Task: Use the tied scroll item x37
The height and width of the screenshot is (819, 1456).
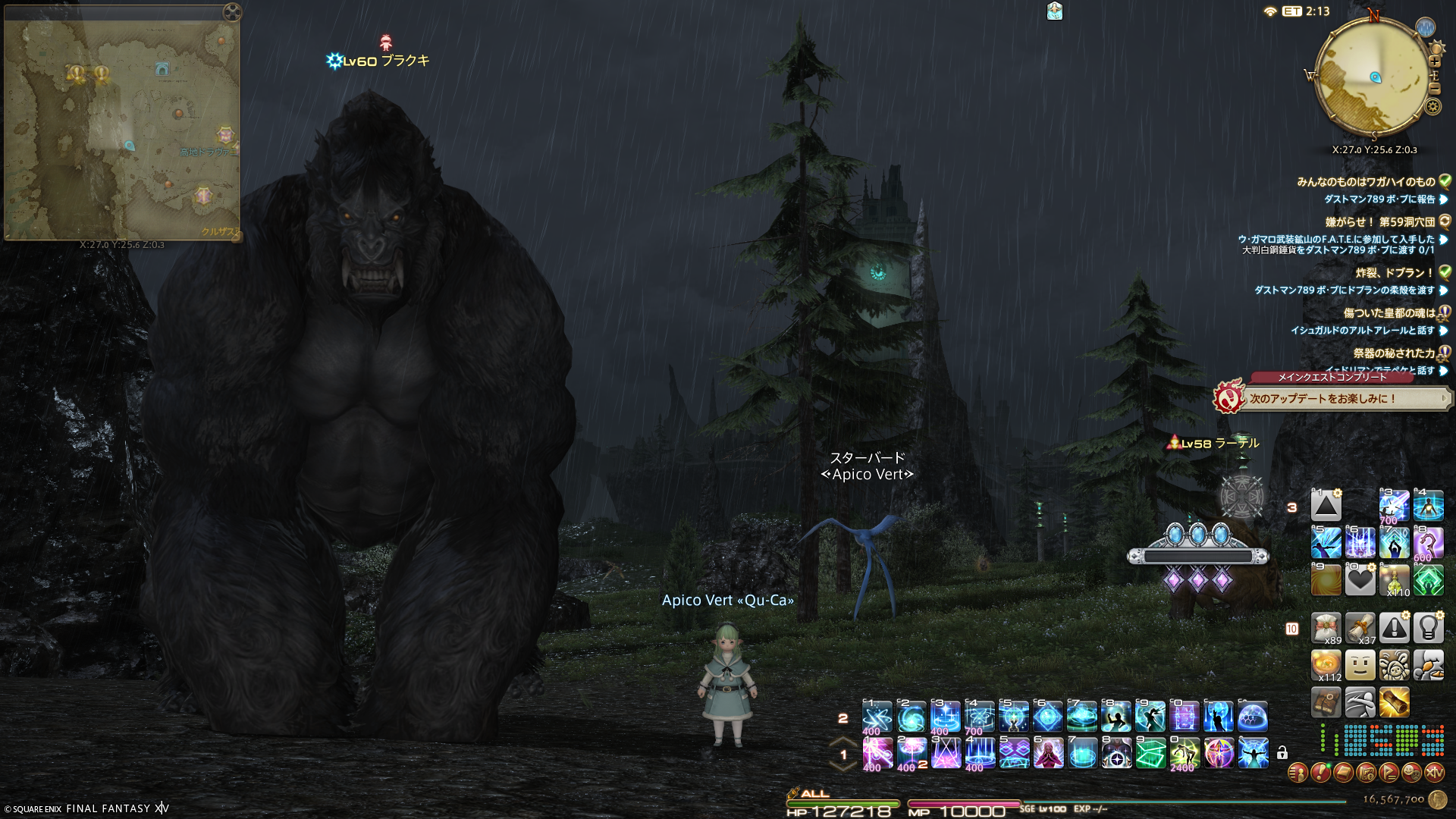Action: (x=1360, y=629)
